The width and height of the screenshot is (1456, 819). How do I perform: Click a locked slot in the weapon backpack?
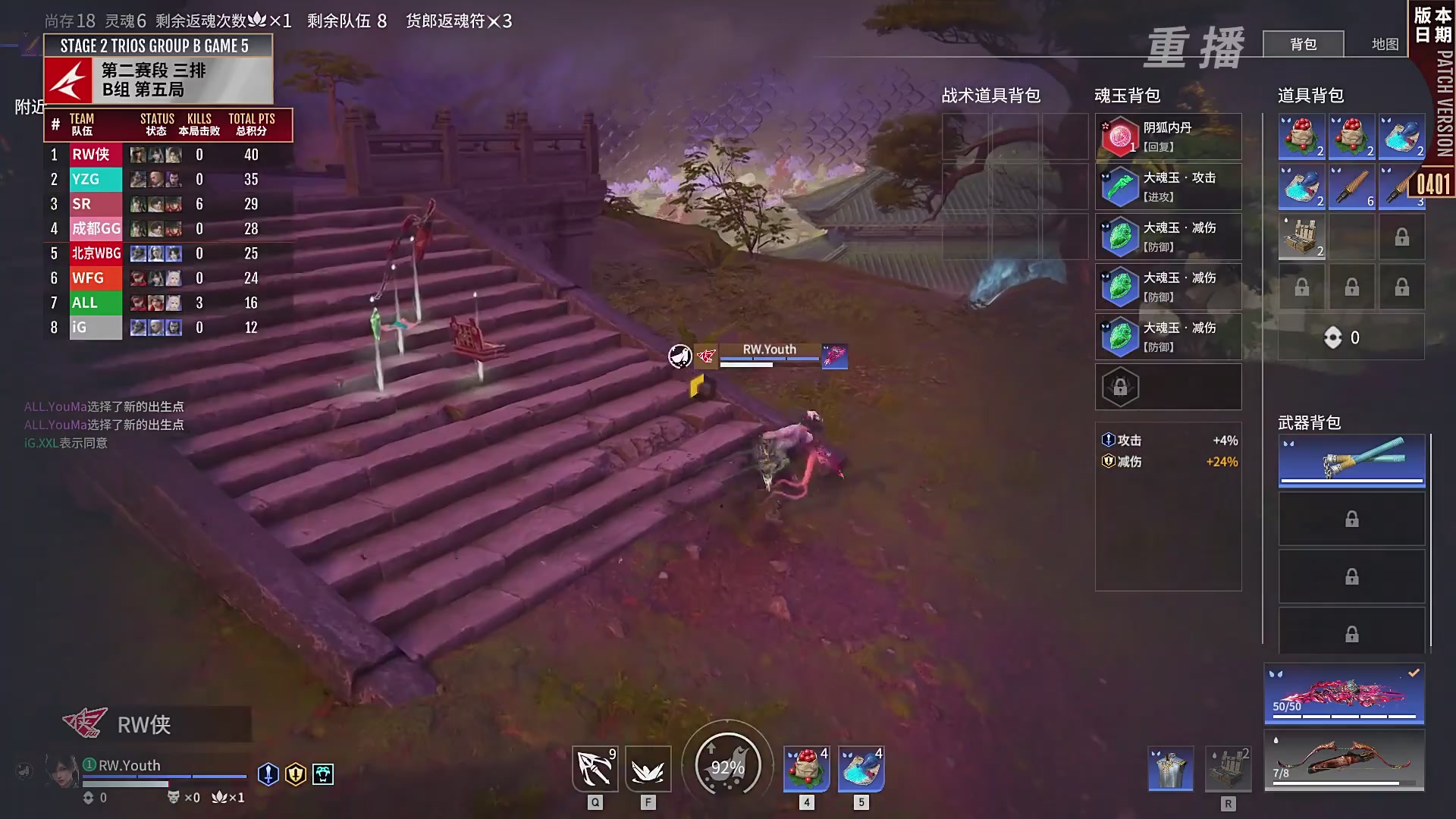[1351, 519]
